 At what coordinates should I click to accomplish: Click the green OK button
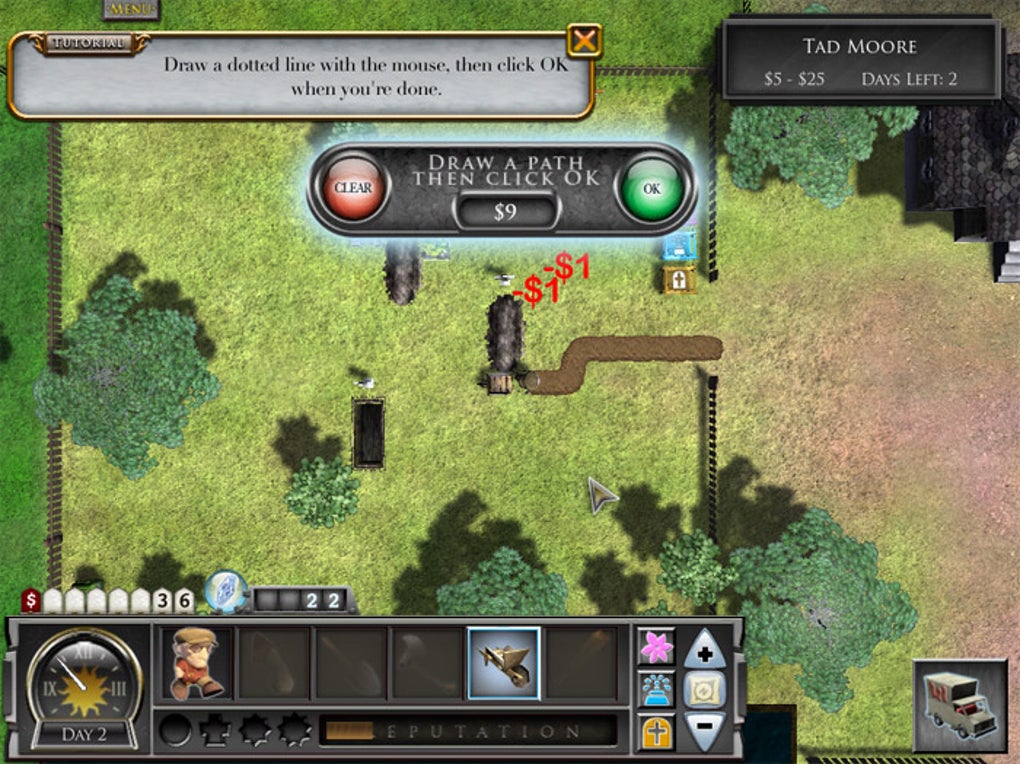click(652, 188)
